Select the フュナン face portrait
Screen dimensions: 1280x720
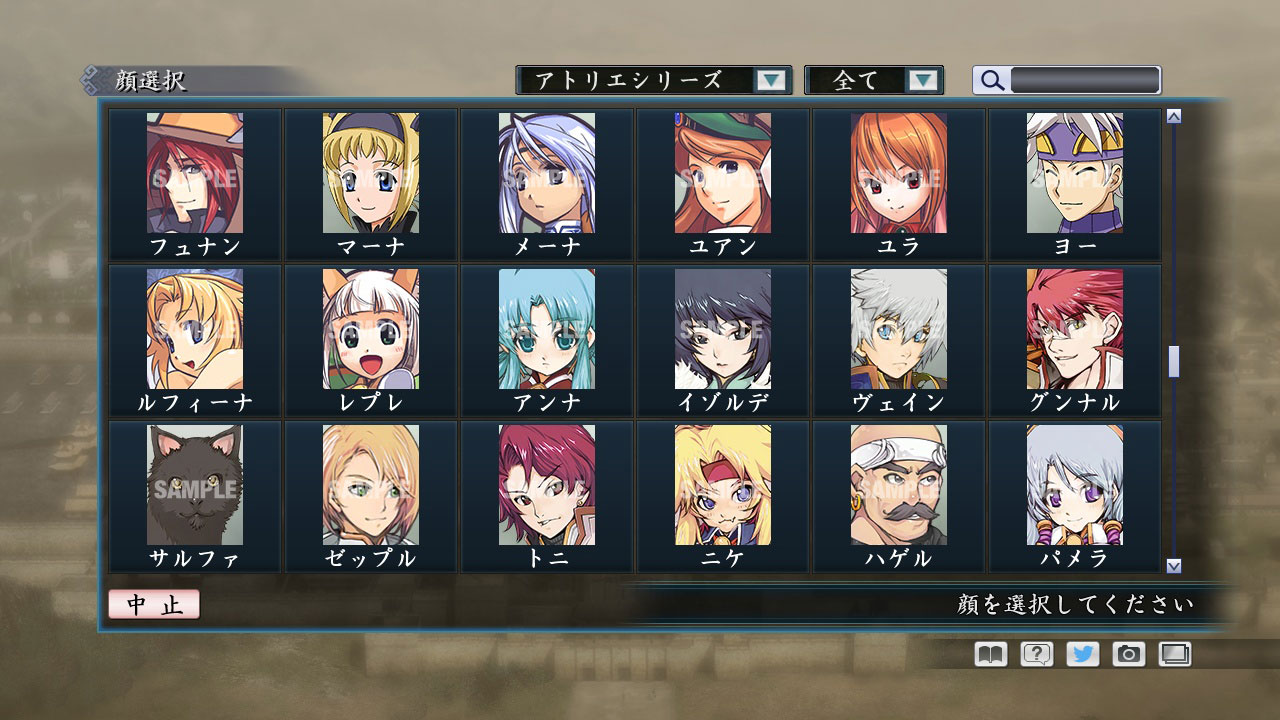pos(194,180)
